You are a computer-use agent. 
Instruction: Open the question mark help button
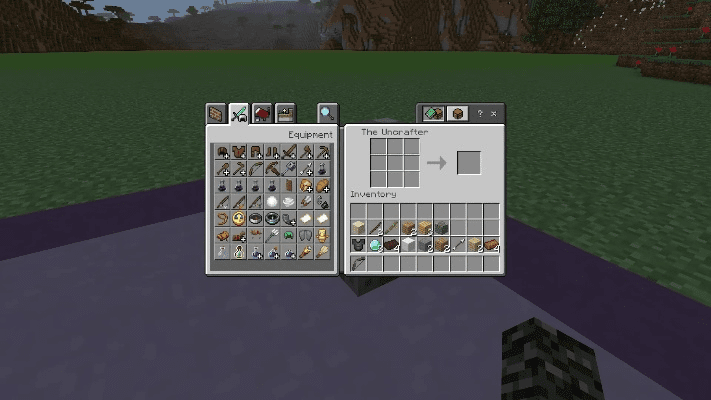click(x=480, y=113)
